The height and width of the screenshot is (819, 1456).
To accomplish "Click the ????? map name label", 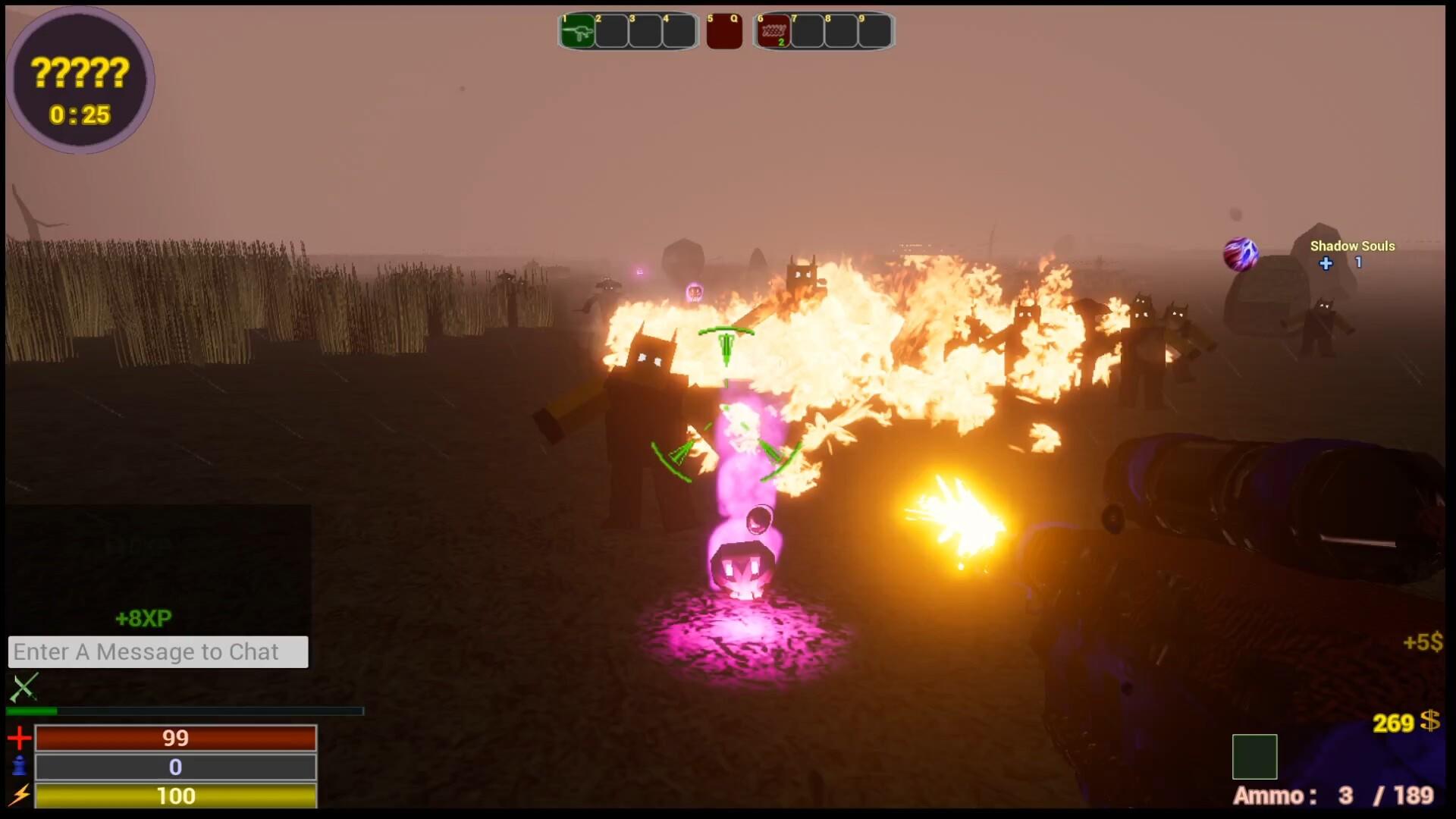I will tap(78, 74).
